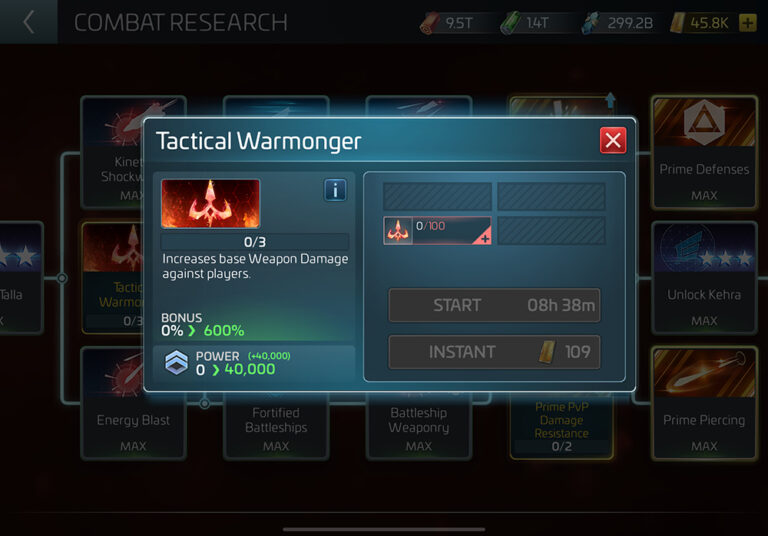Image resolution: width=768 pixels, height=536 pixels.
Task: Select the Prime Defenses research node
Action: coord(703,150)
